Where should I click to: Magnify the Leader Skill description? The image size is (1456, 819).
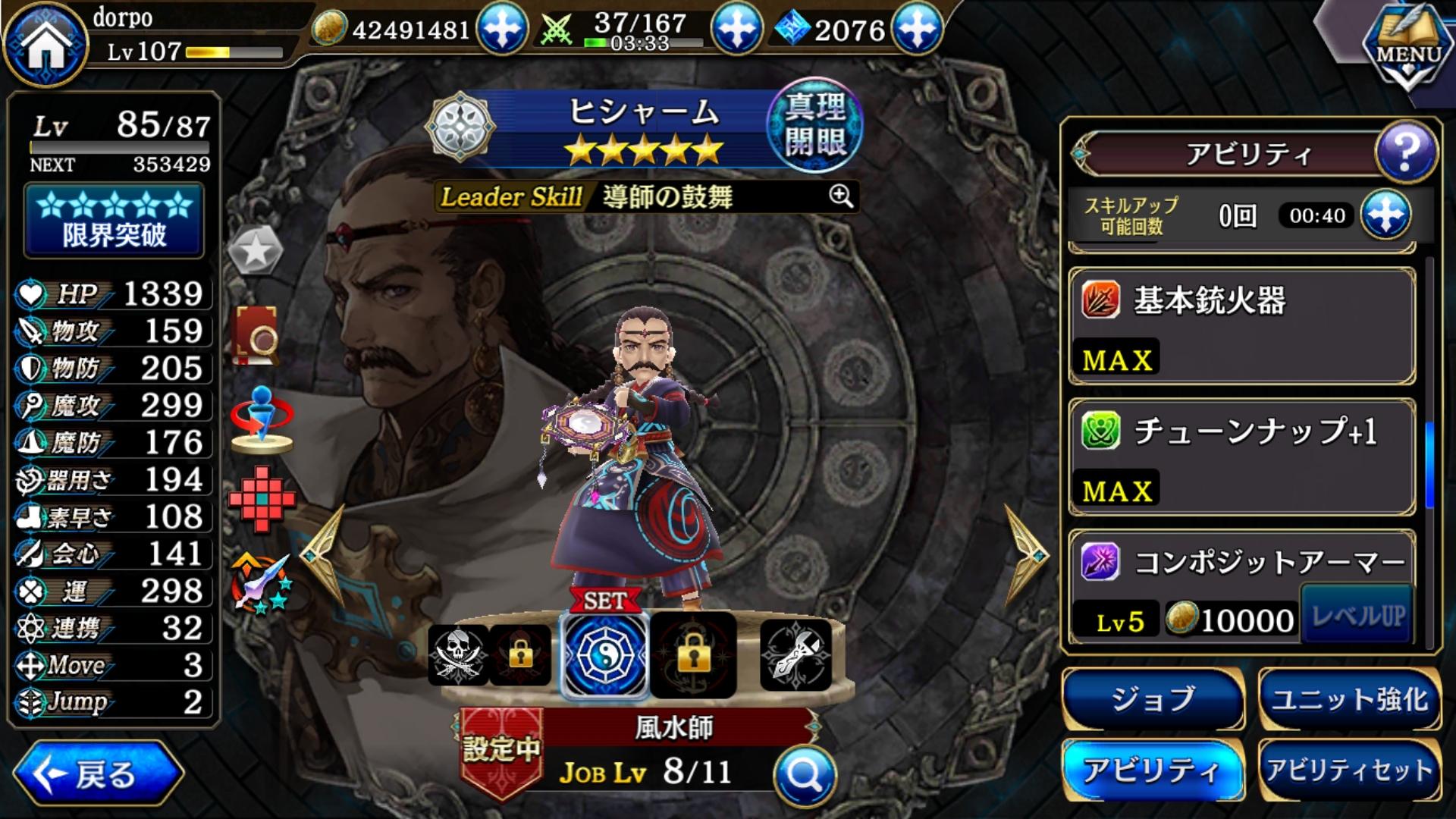[840, 197]
